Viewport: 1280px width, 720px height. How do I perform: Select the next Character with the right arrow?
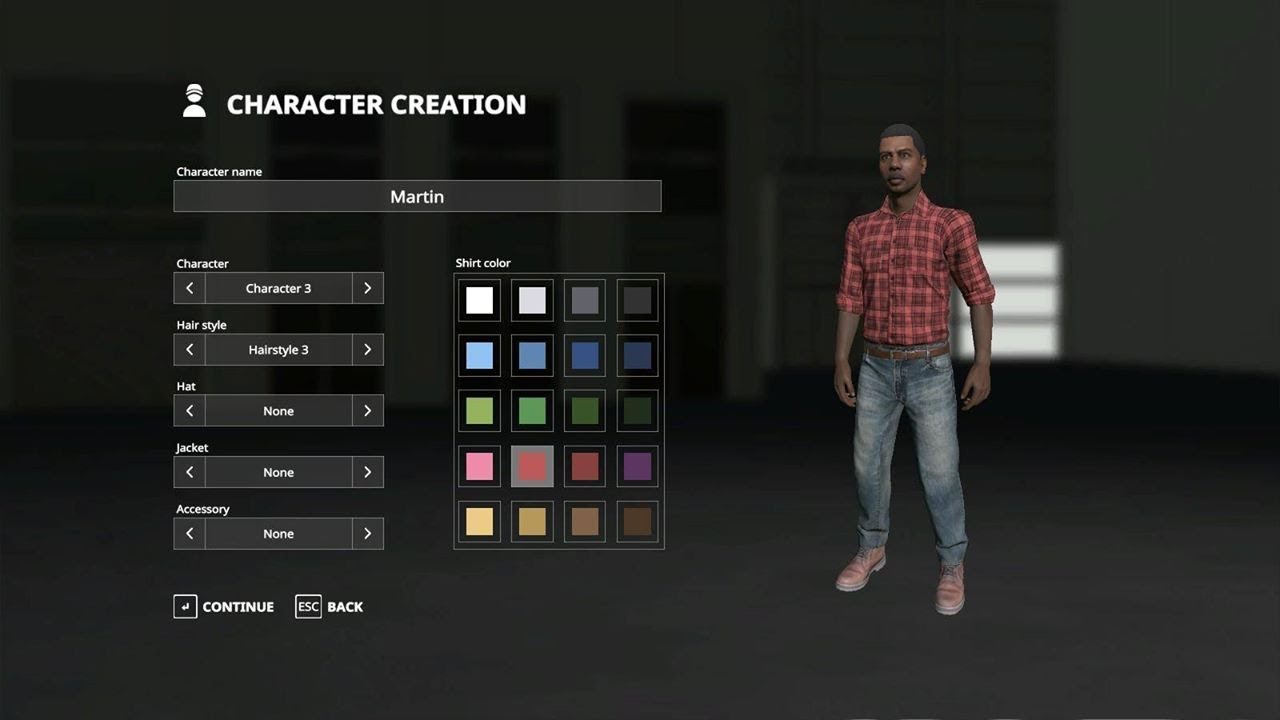[x=367, y=287]
